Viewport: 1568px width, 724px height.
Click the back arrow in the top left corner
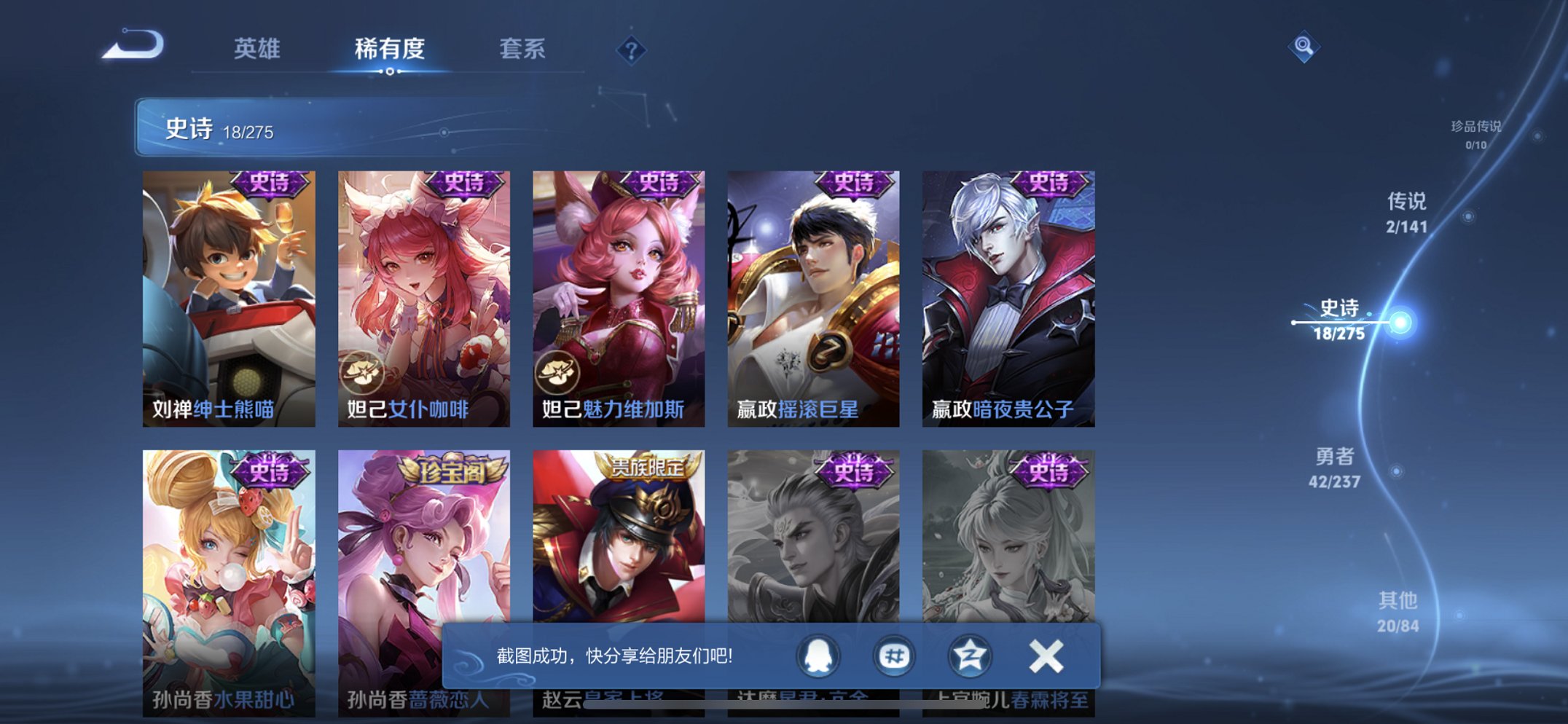click(136, 46)
